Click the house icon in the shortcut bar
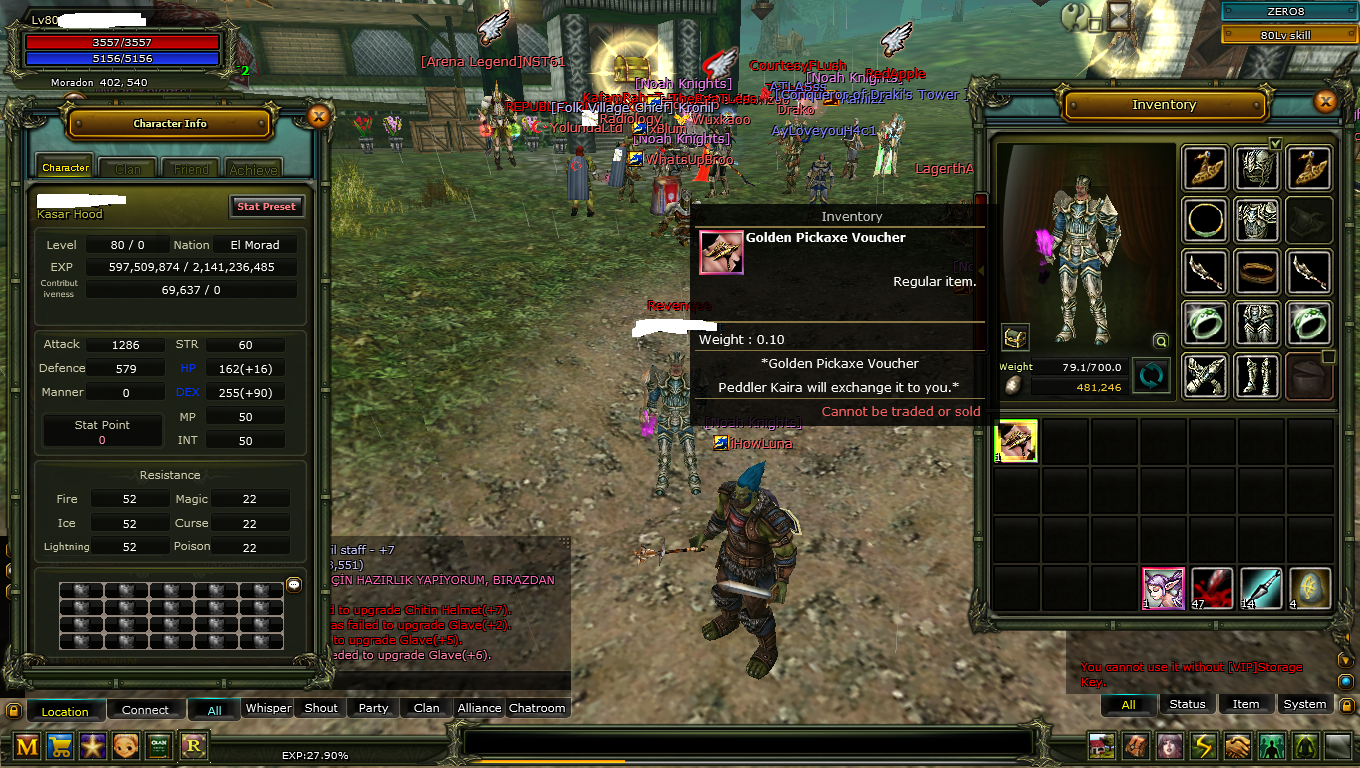This screenshot has height=768, width=1360. pos(1100,745)
